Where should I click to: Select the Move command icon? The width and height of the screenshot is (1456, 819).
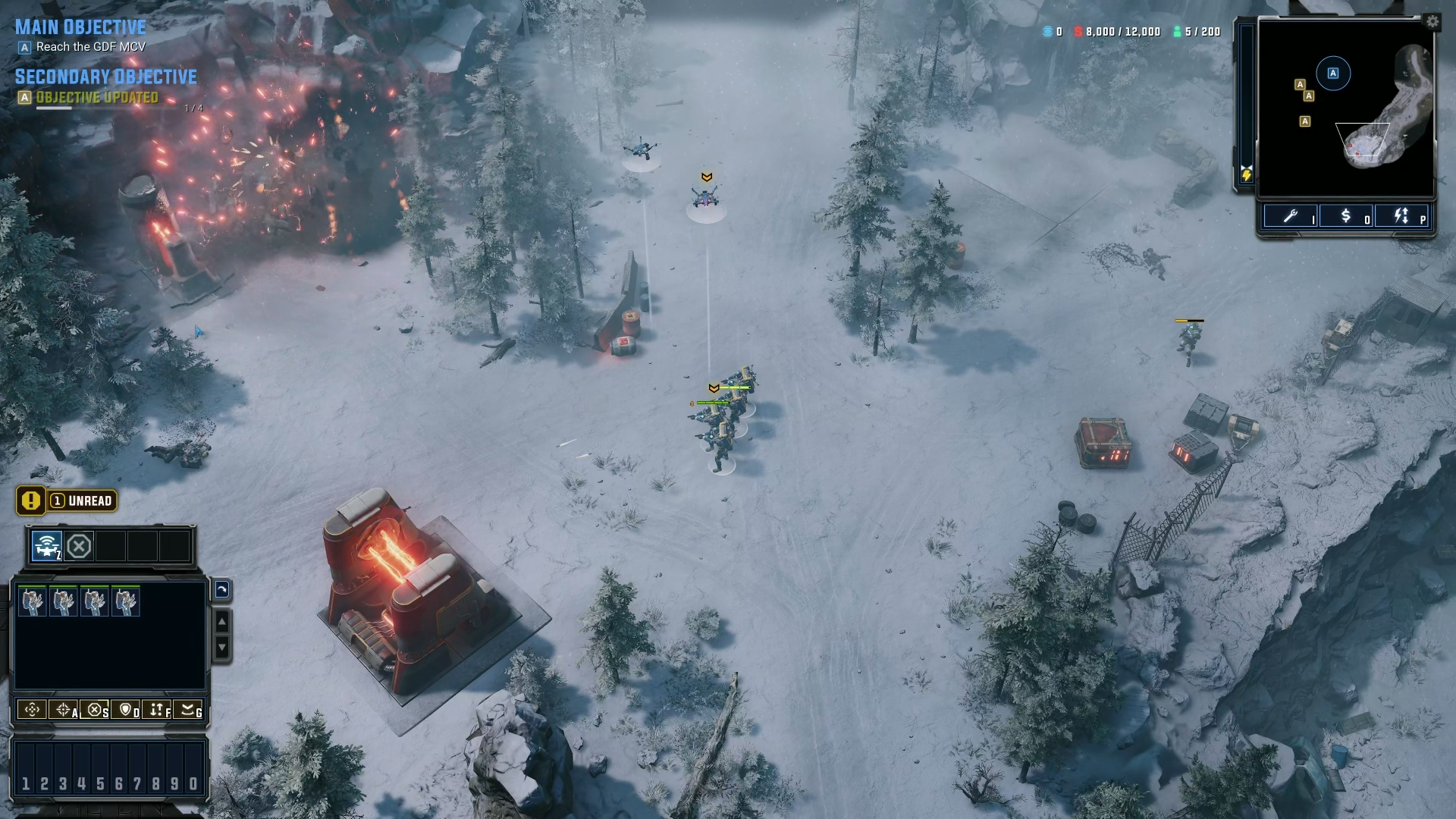point(30,711)
